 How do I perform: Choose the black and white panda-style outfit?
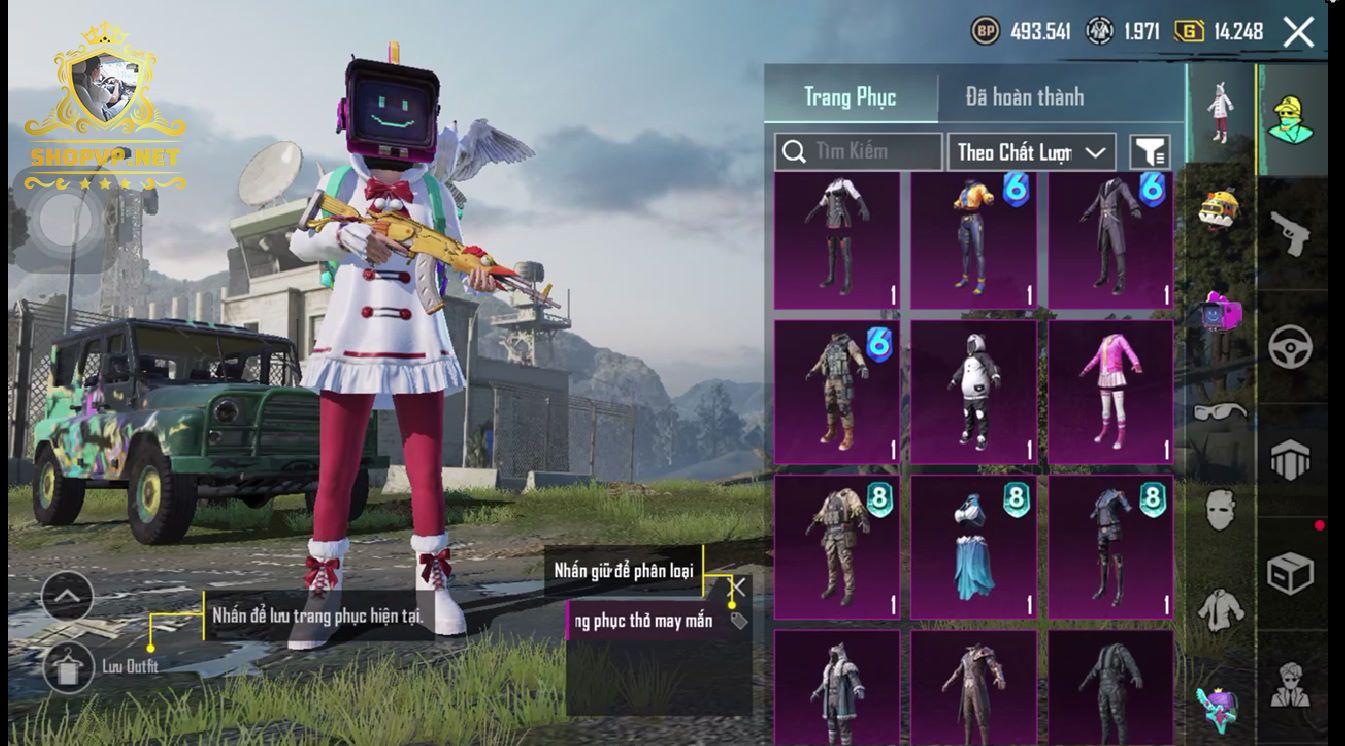[x=973, y=391]
